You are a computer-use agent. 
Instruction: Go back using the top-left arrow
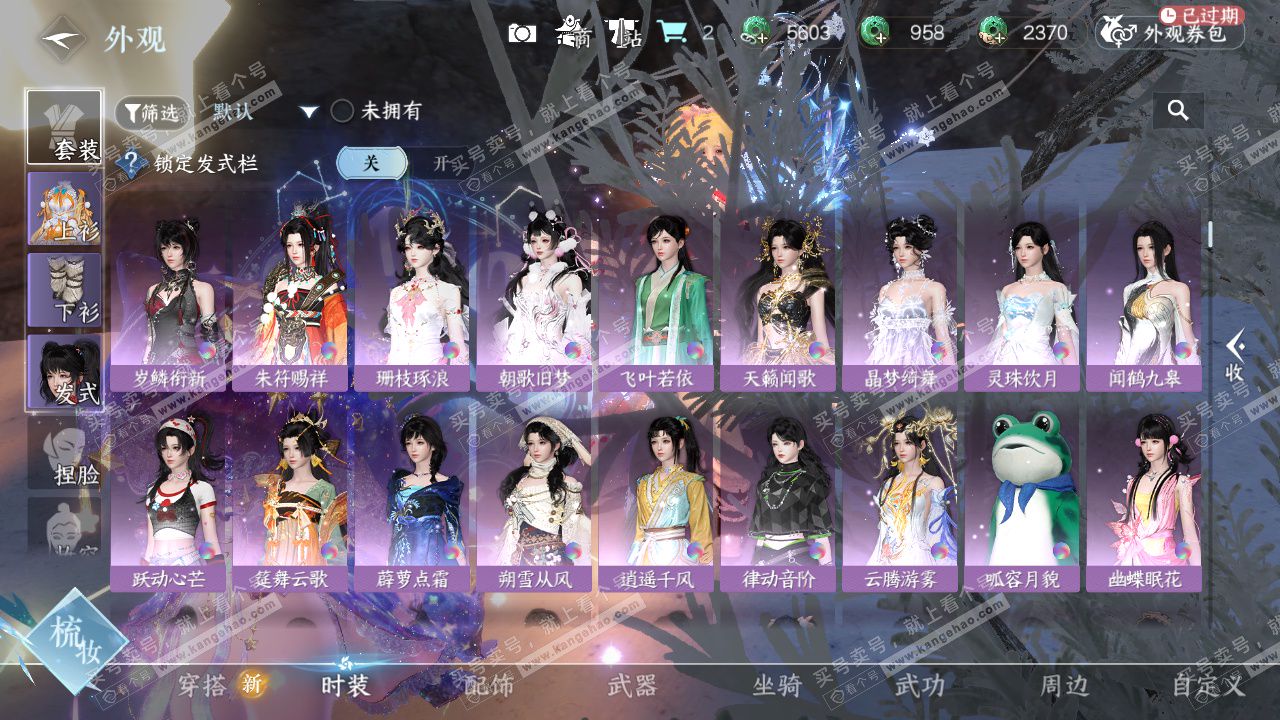[x=62, y=40]
